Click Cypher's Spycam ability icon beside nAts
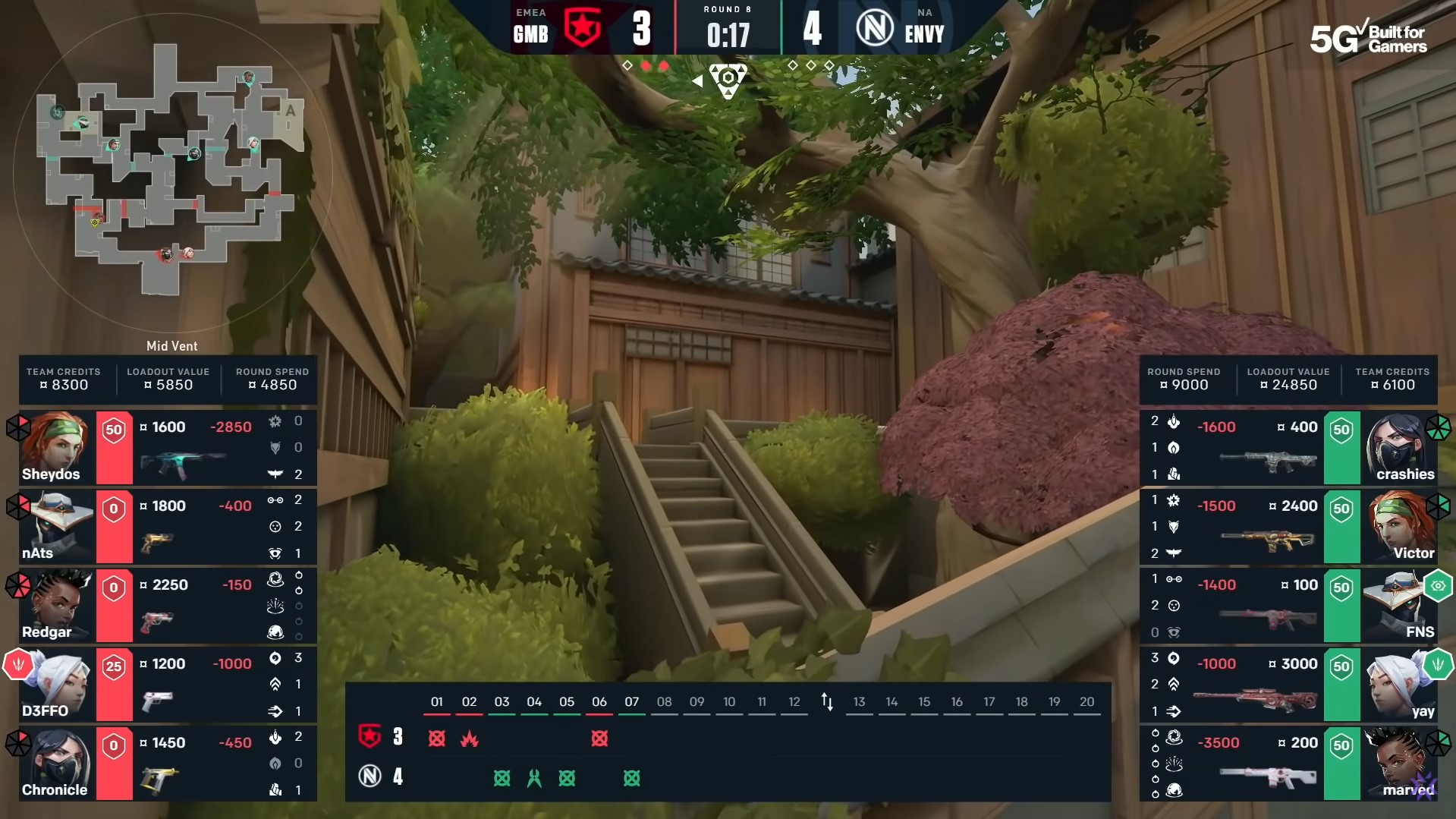The height and width of the screenshot is (819, 1456). tap(276, 554)
